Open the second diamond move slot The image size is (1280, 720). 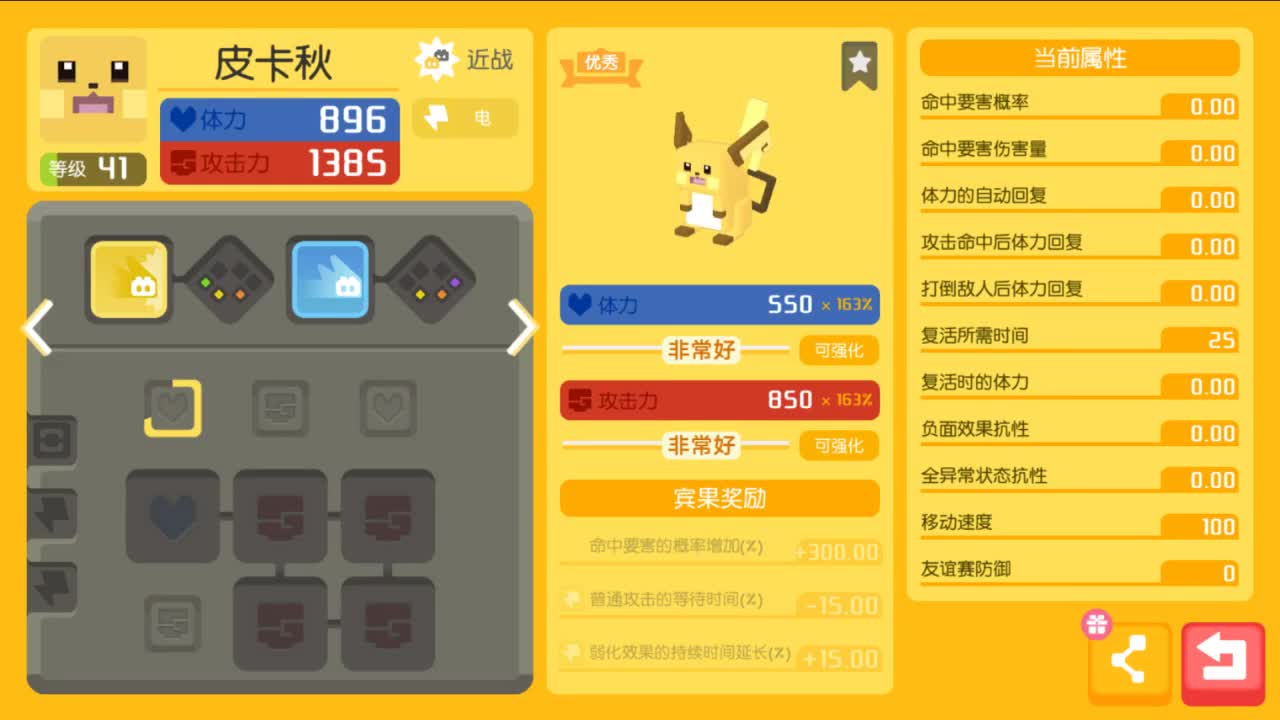tap(228, 278)
